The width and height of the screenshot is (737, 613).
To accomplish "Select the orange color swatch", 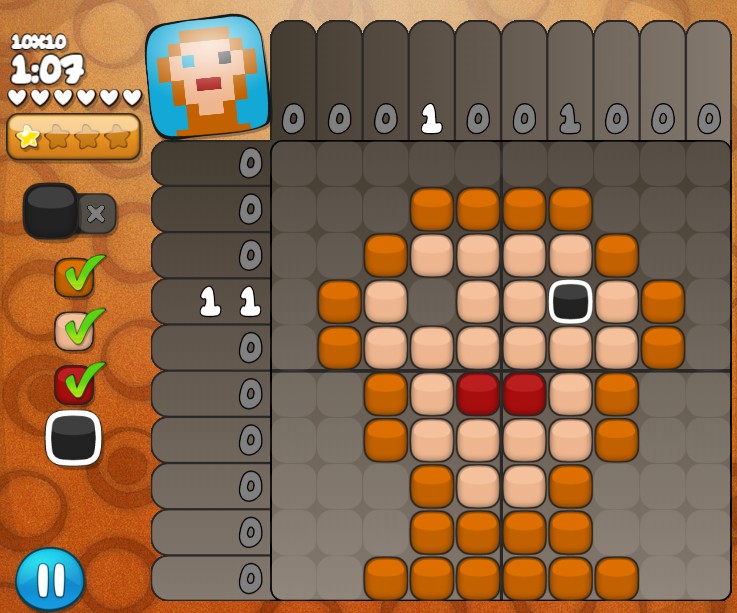I will (x=74, y=278).
